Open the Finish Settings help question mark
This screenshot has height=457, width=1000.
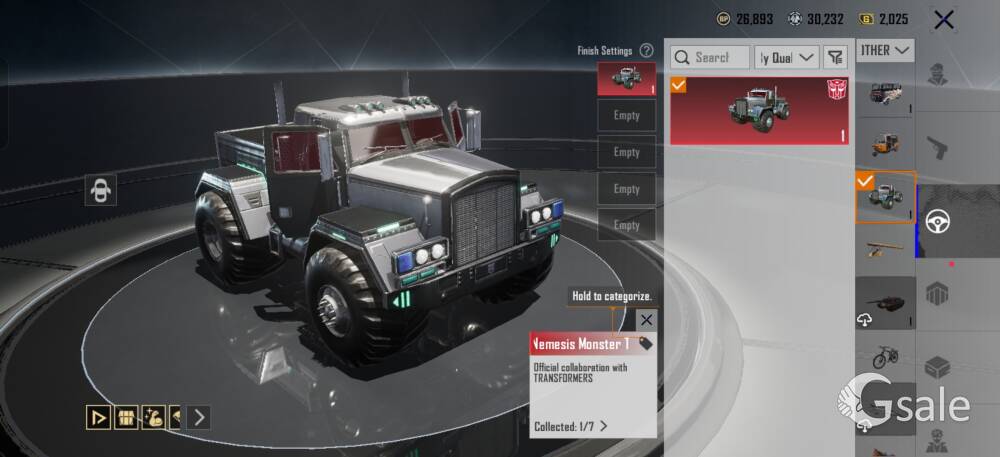click(647, 50)
